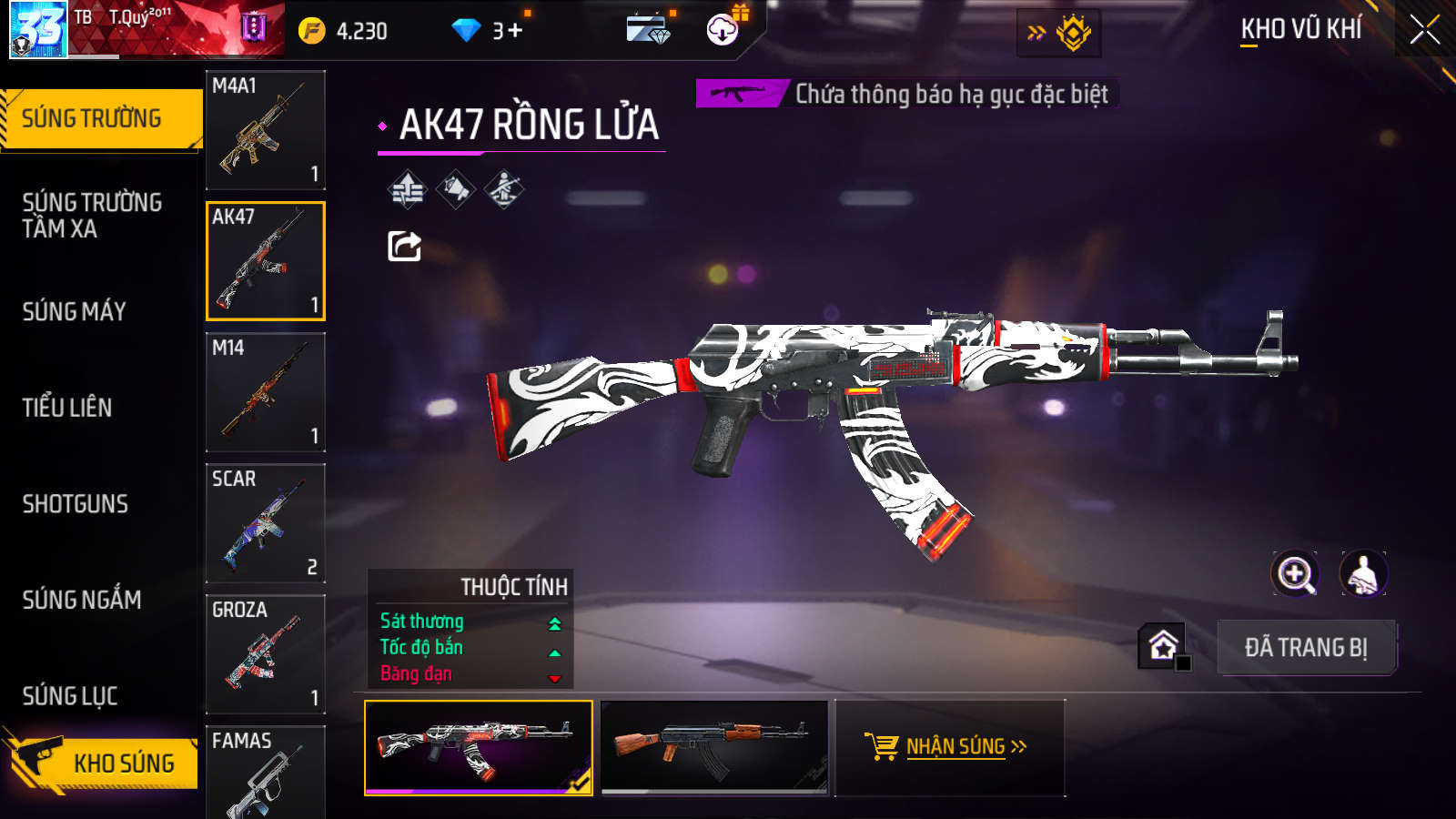Click the Đã Trang Bị equip button
Image resolution: width=1456 pixels, height=819 pixels.
point(1306,648)
